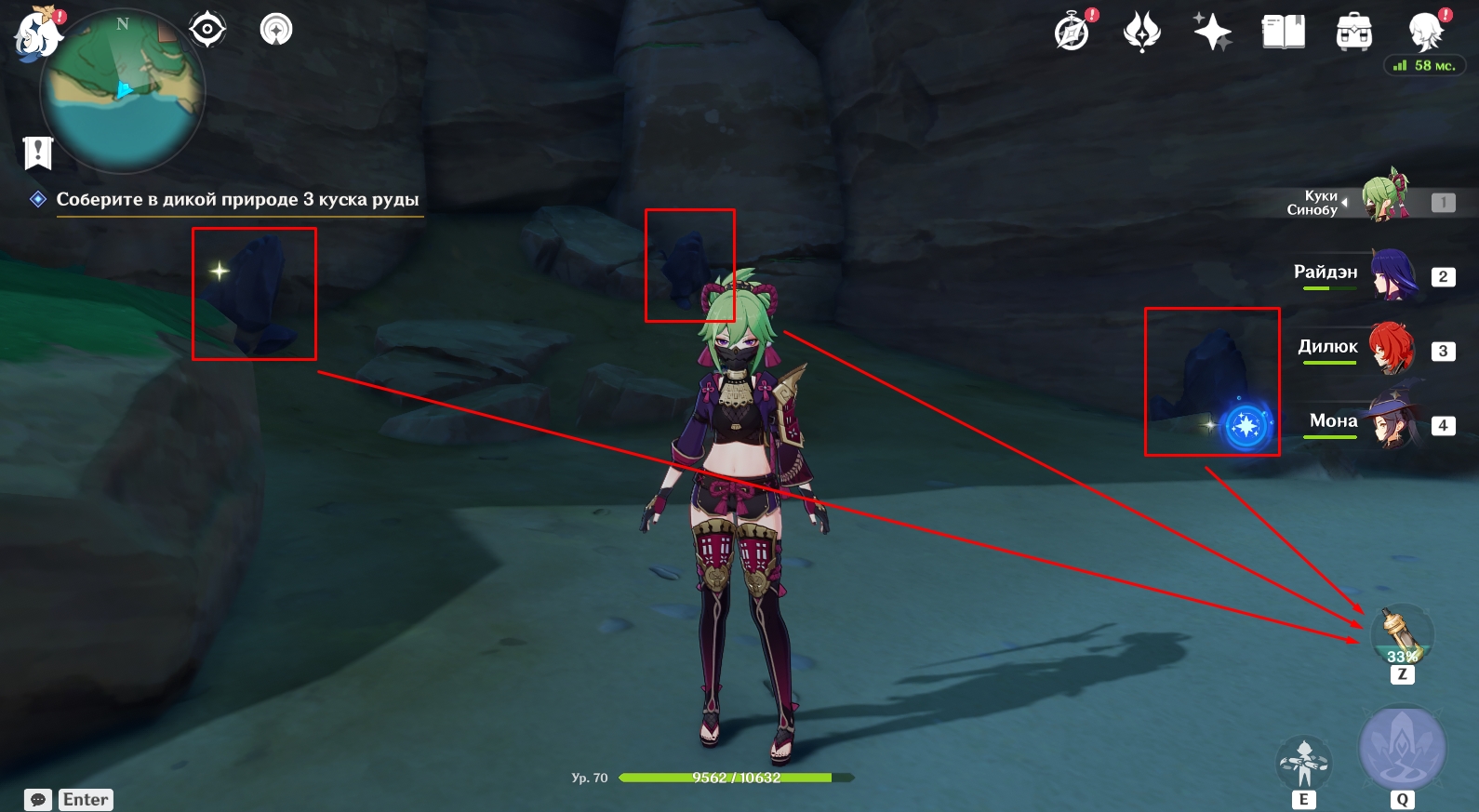Screen dimensions: 1479x812
Task: Open the circular minimap
Action: (x=123, y=91)
